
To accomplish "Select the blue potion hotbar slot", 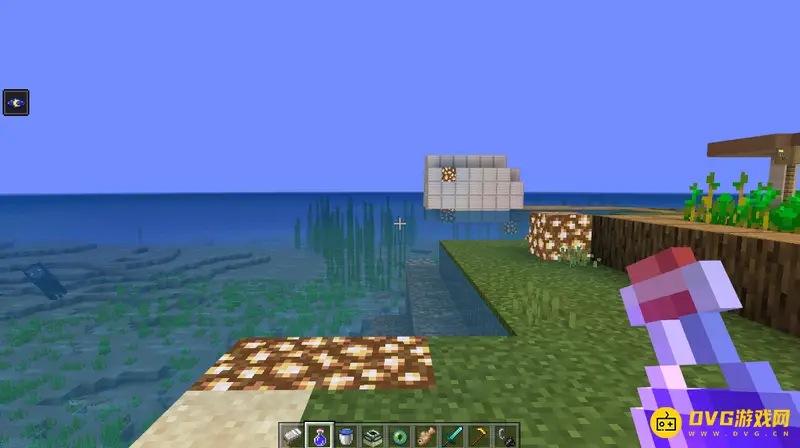I will (x=318, y=435).
